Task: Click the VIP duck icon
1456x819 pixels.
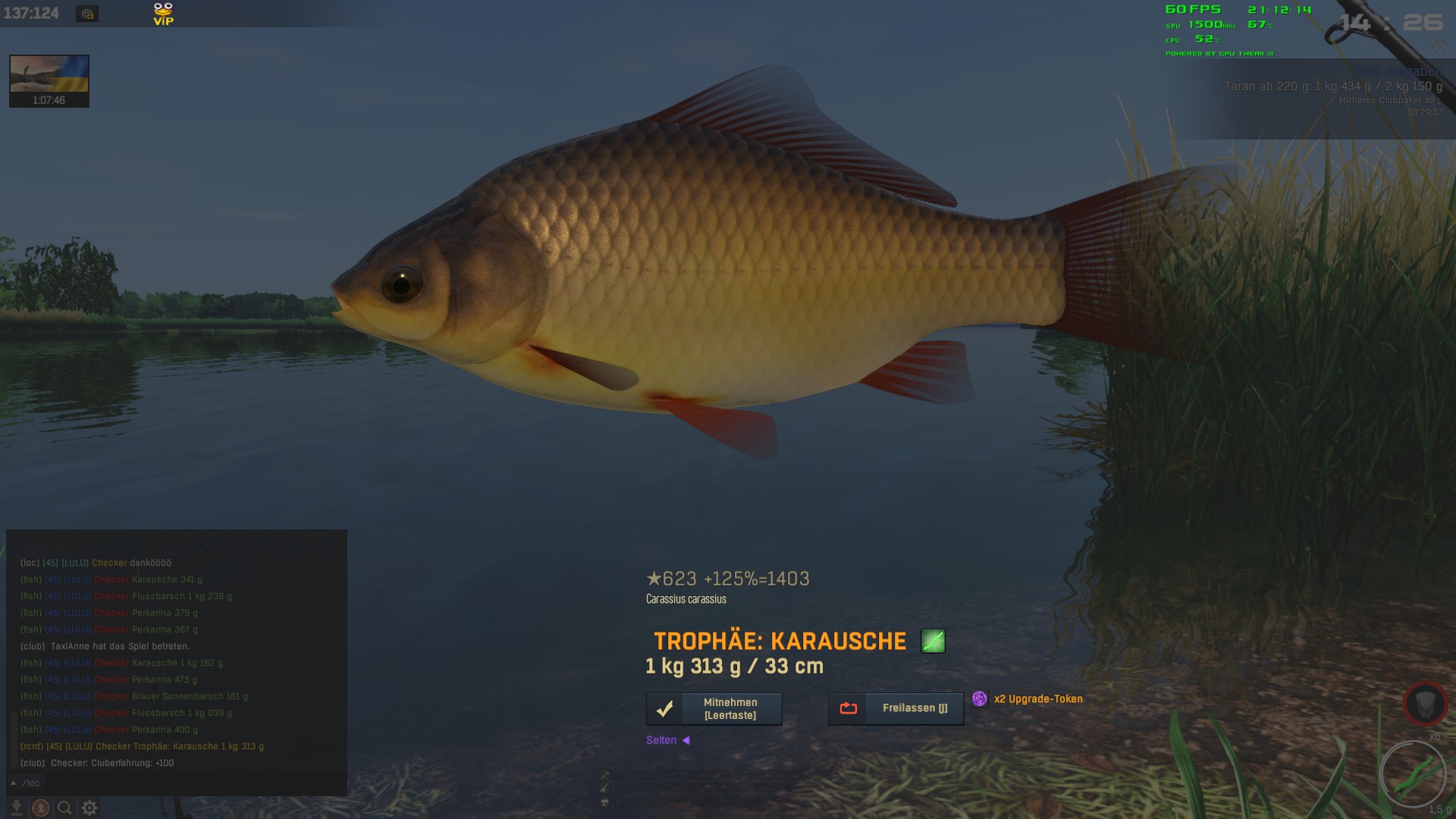Action: pyautogui.click(x=163, y=13)
